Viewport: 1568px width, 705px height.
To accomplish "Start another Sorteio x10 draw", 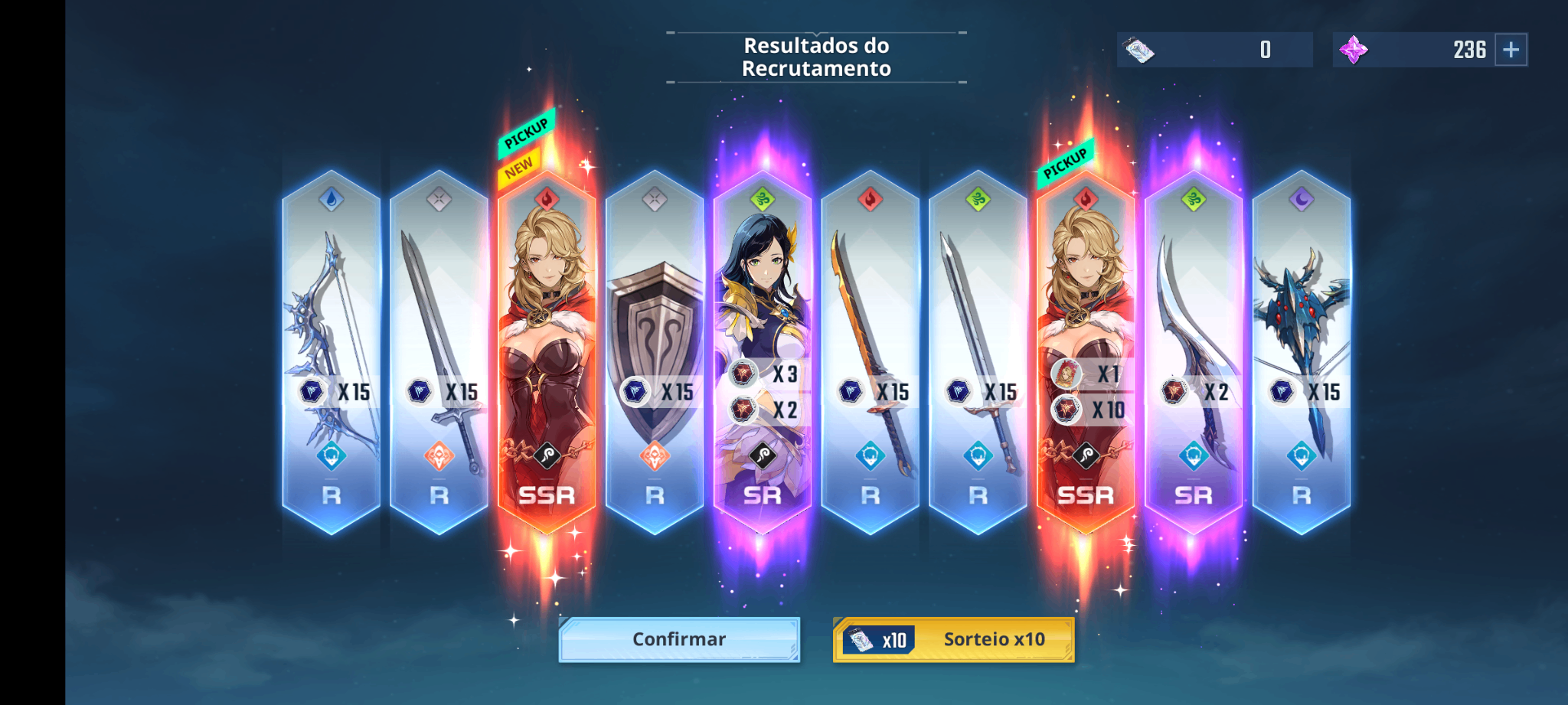I will pos(954,639).
